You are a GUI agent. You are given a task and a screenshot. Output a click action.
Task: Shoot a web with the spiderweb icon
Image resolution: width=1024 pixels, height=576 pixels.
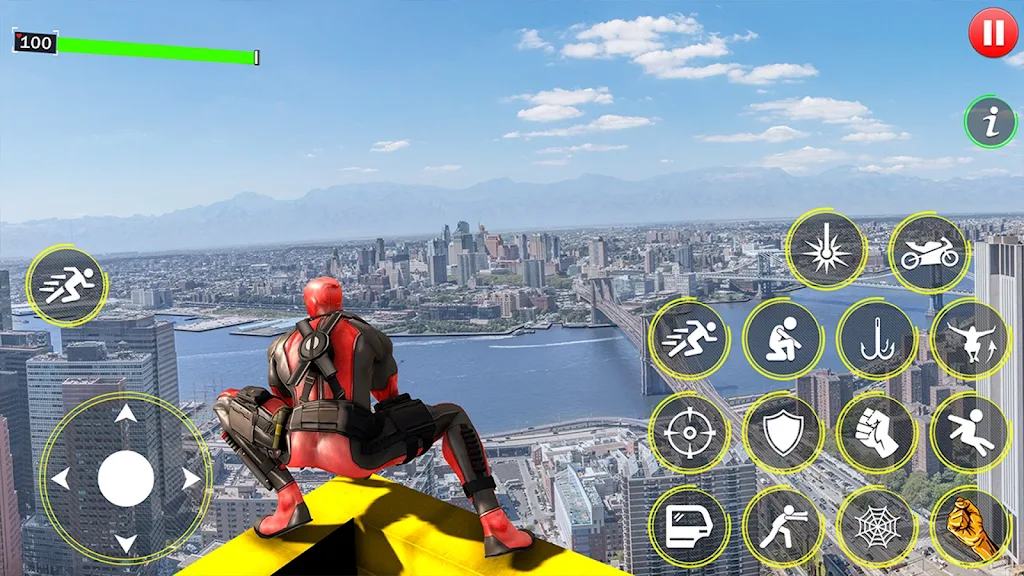[x=877, y=526]
